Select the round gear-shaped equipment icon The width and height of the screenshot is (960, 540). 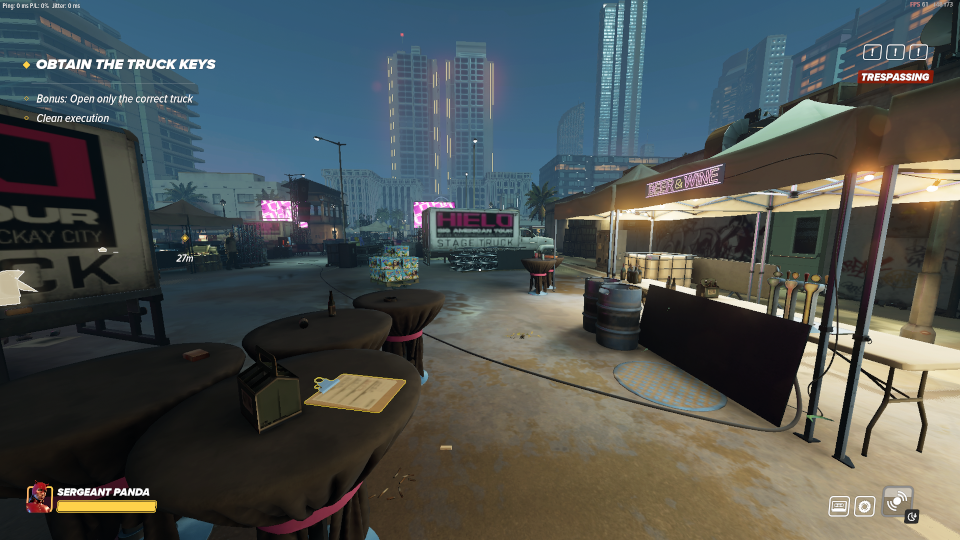pos(865,506)
